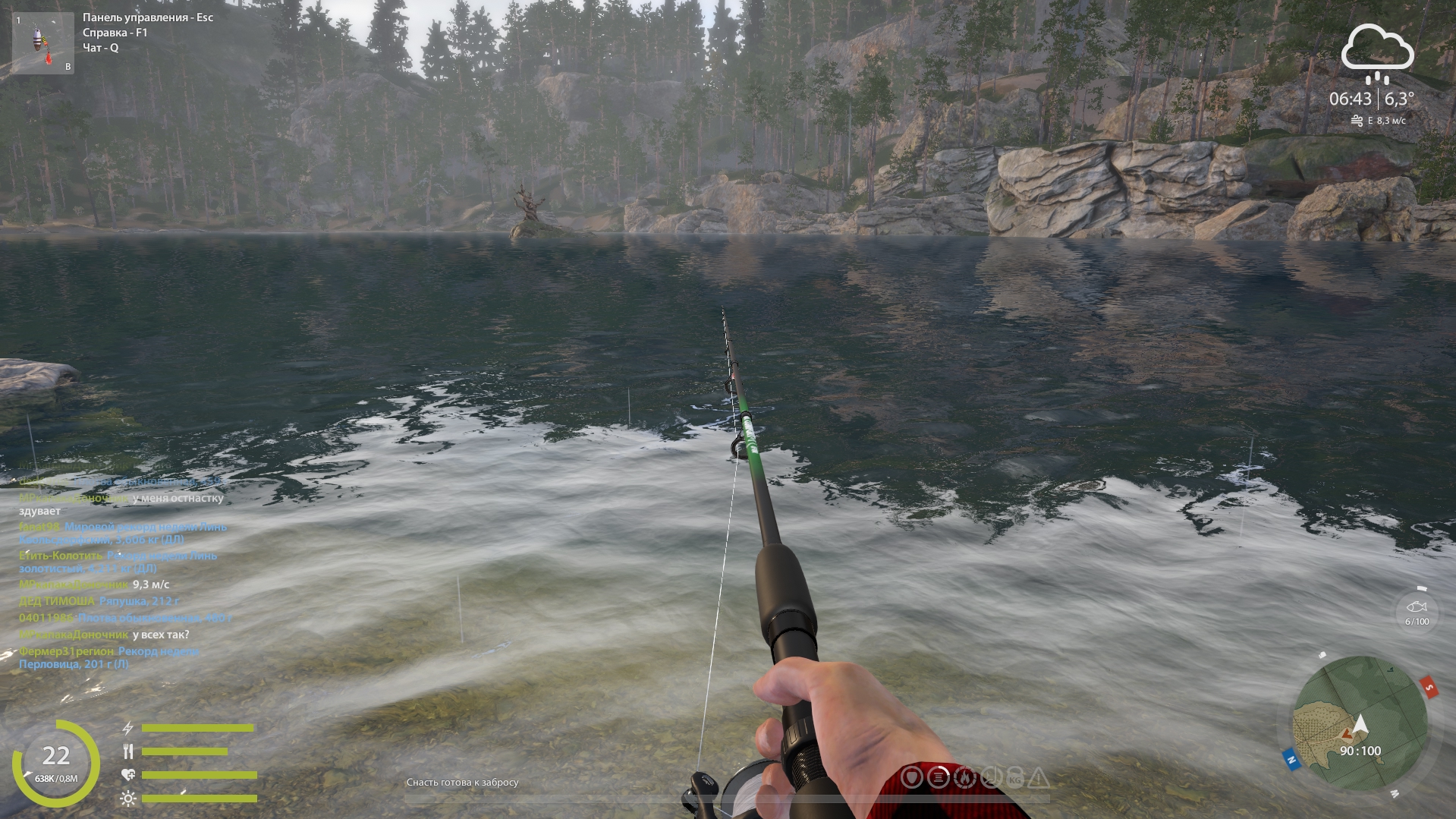This screenshot has height=819, width=1456.
Task: Click the KG weight indicator icon
Action: click(1015, 778)
